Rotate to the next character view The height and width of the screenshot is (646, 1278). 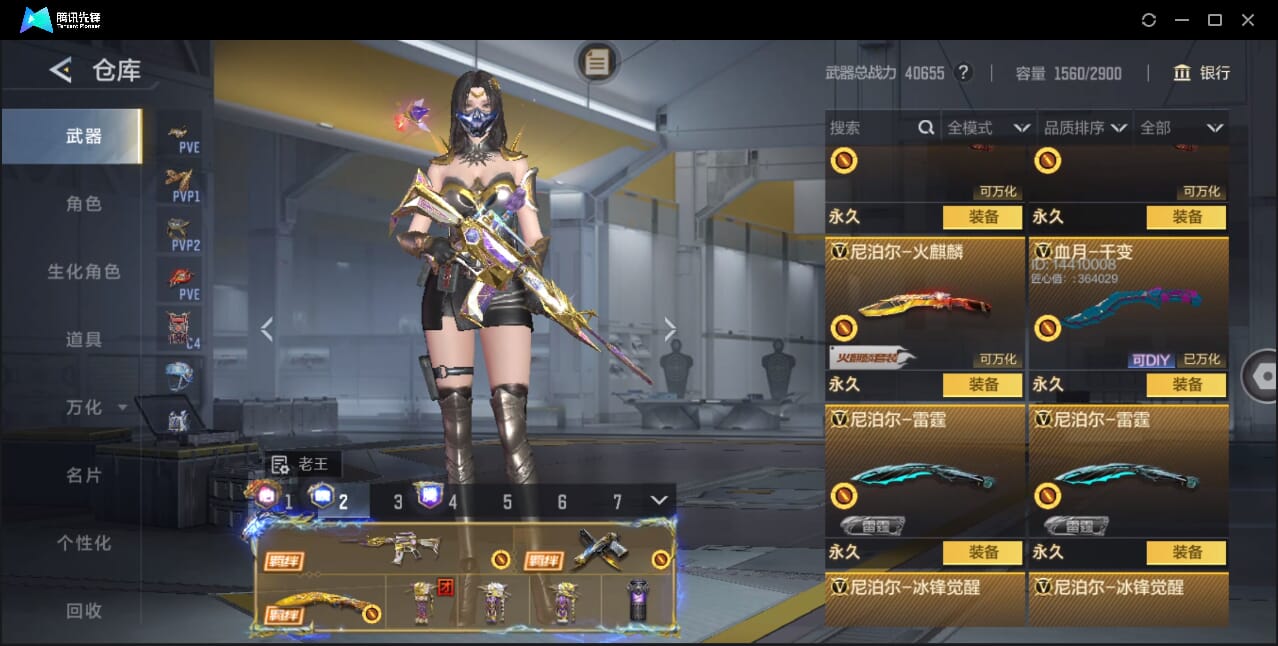(670, 329)
